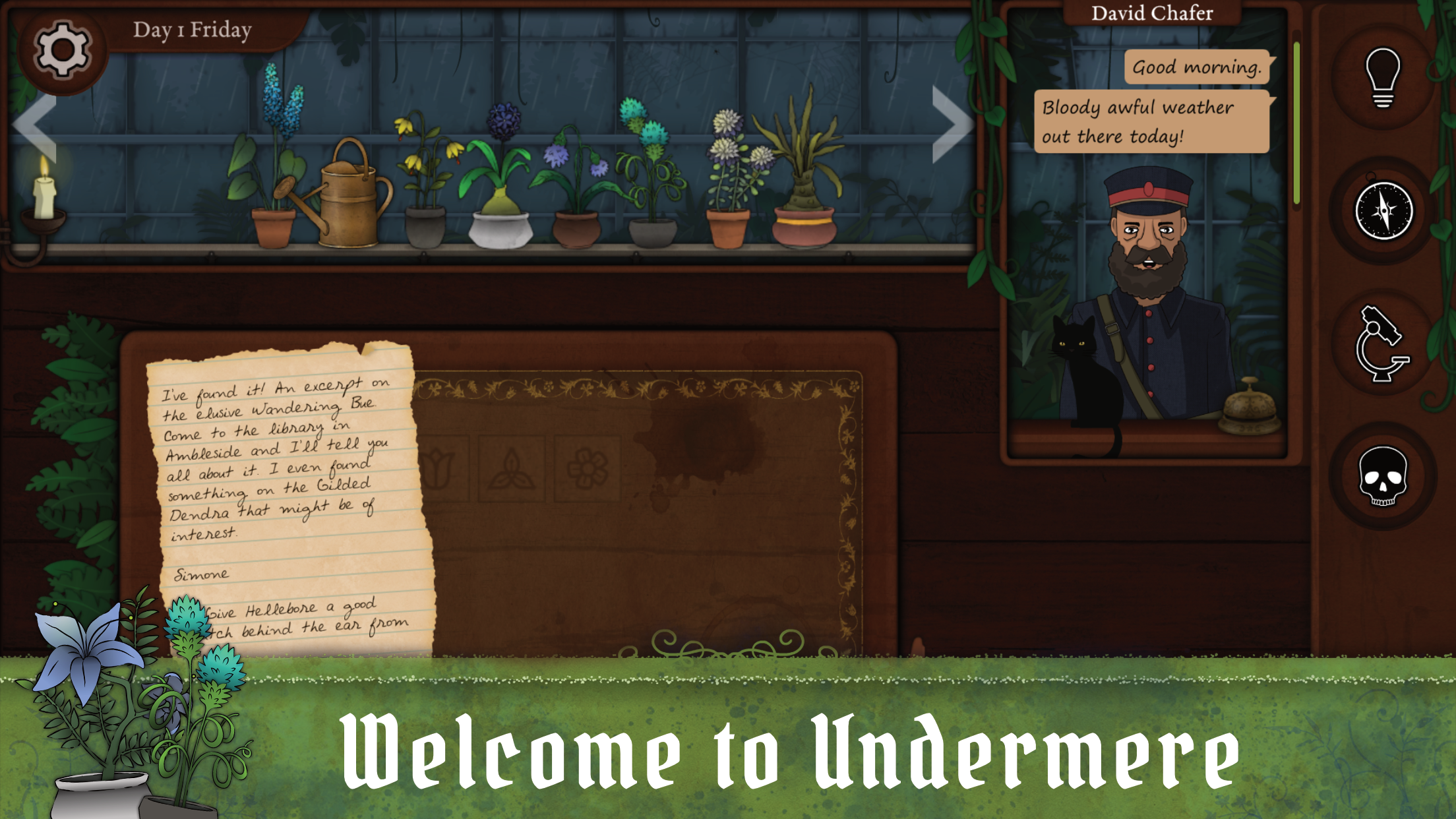Image resolution: width=1456 pixels, height=819 pixels.
Task: Open the hint lightbulb icon
Action: (1383, 75)
